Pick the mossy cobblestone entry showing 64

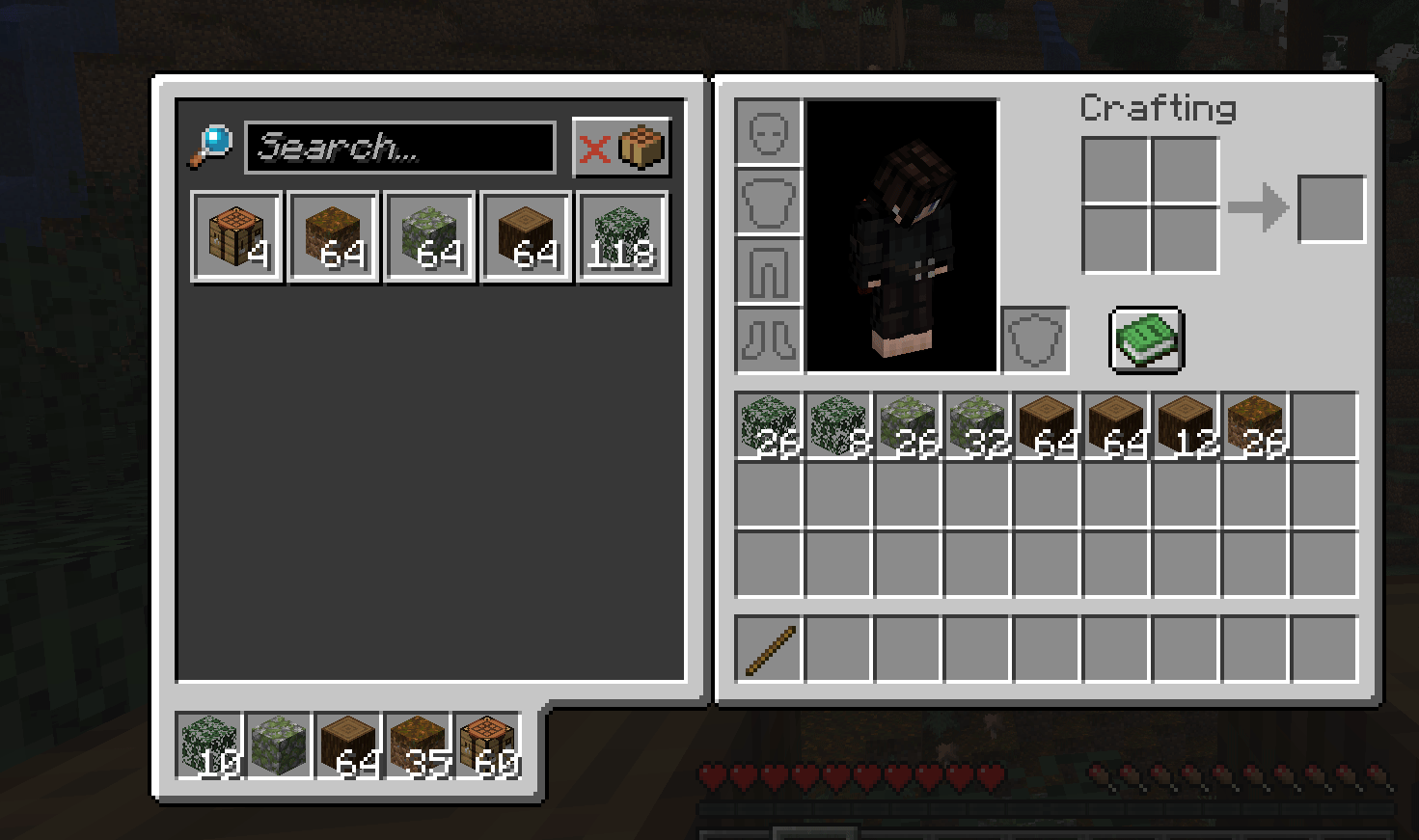430,236
